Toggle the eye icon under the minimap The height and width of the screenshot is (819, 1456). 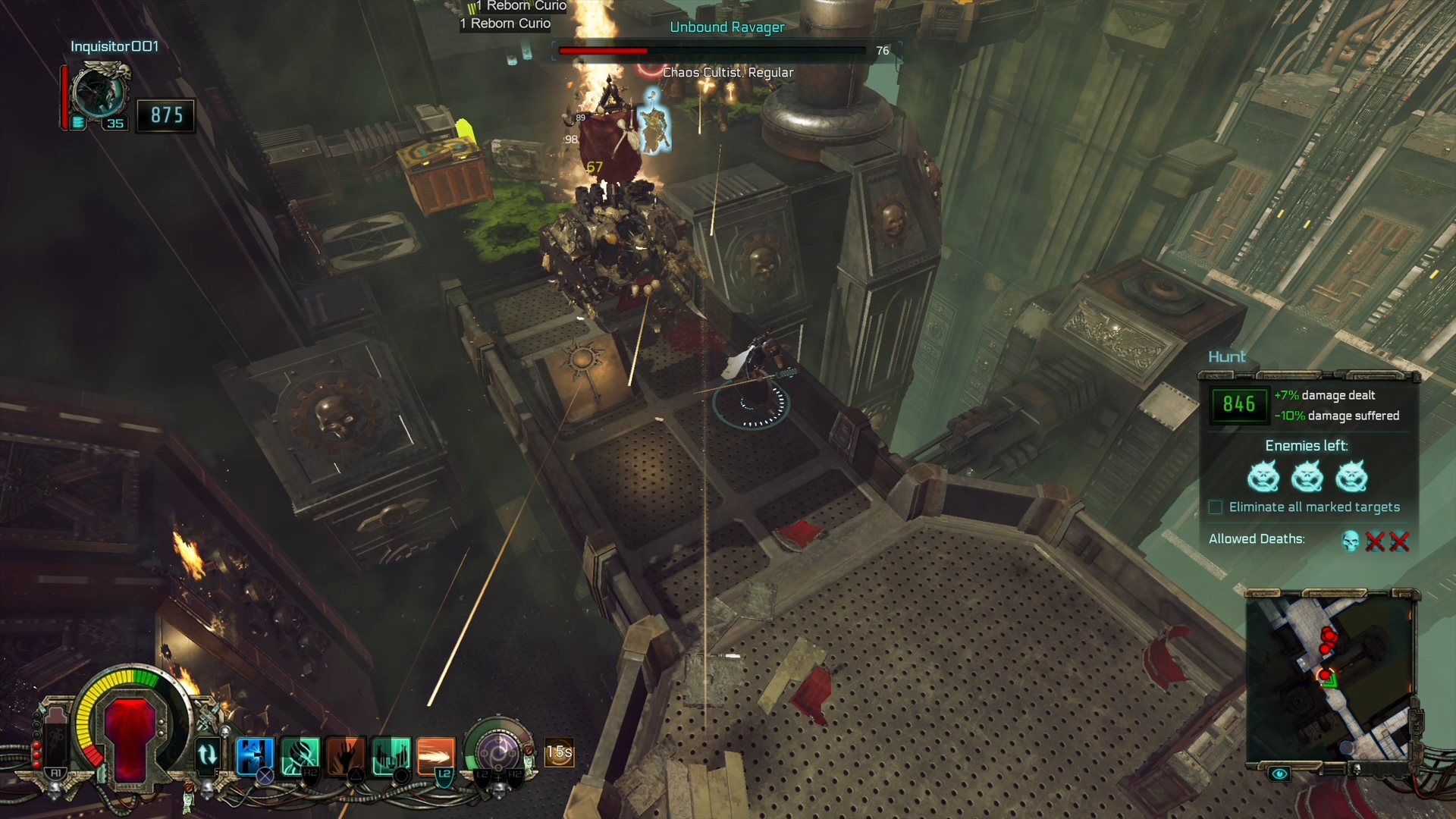click(x=1279, y=773)
